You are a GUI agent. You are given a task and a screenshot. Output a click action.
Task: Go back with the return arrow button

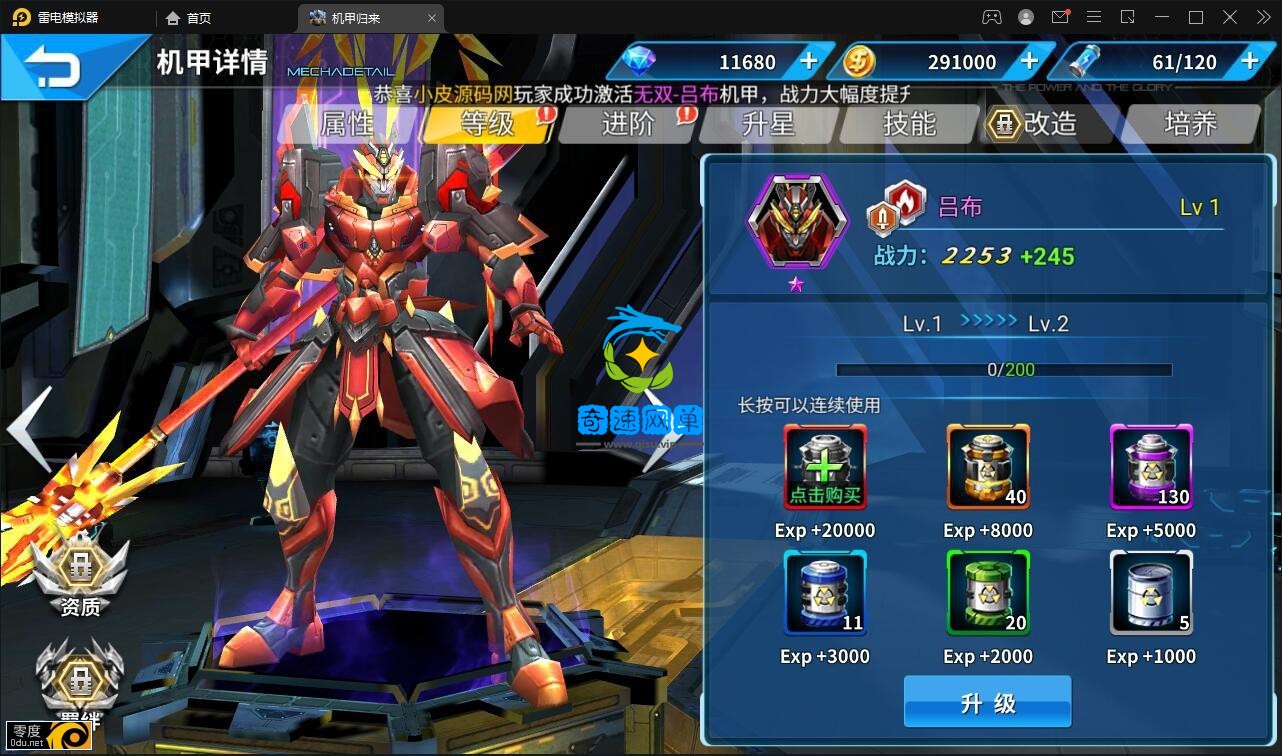click(53, 68)
